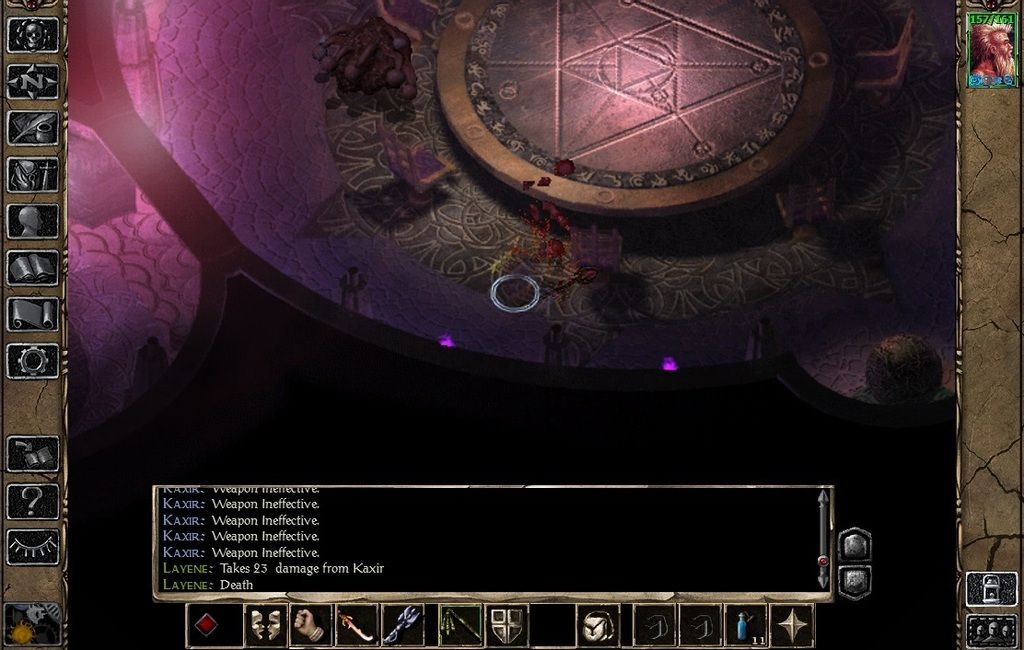
Task: Open the priest scroll screen
Action: (33, 314)
